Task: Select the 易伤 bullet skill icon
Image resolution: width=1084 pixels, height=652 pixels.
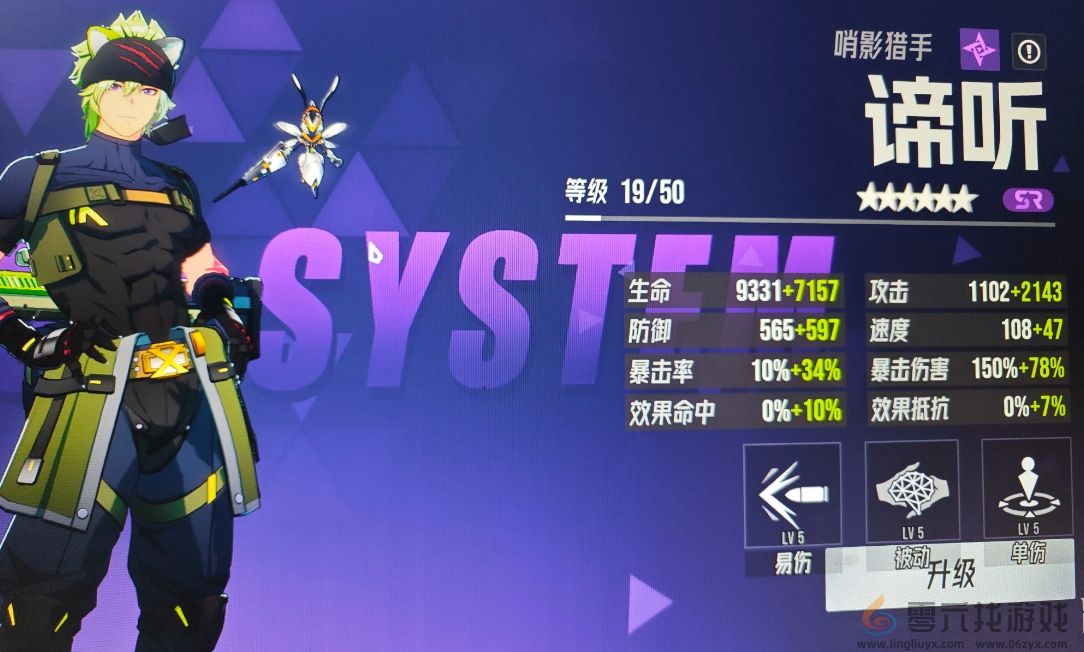Action: pyautogui.click(x=792, y=494)
